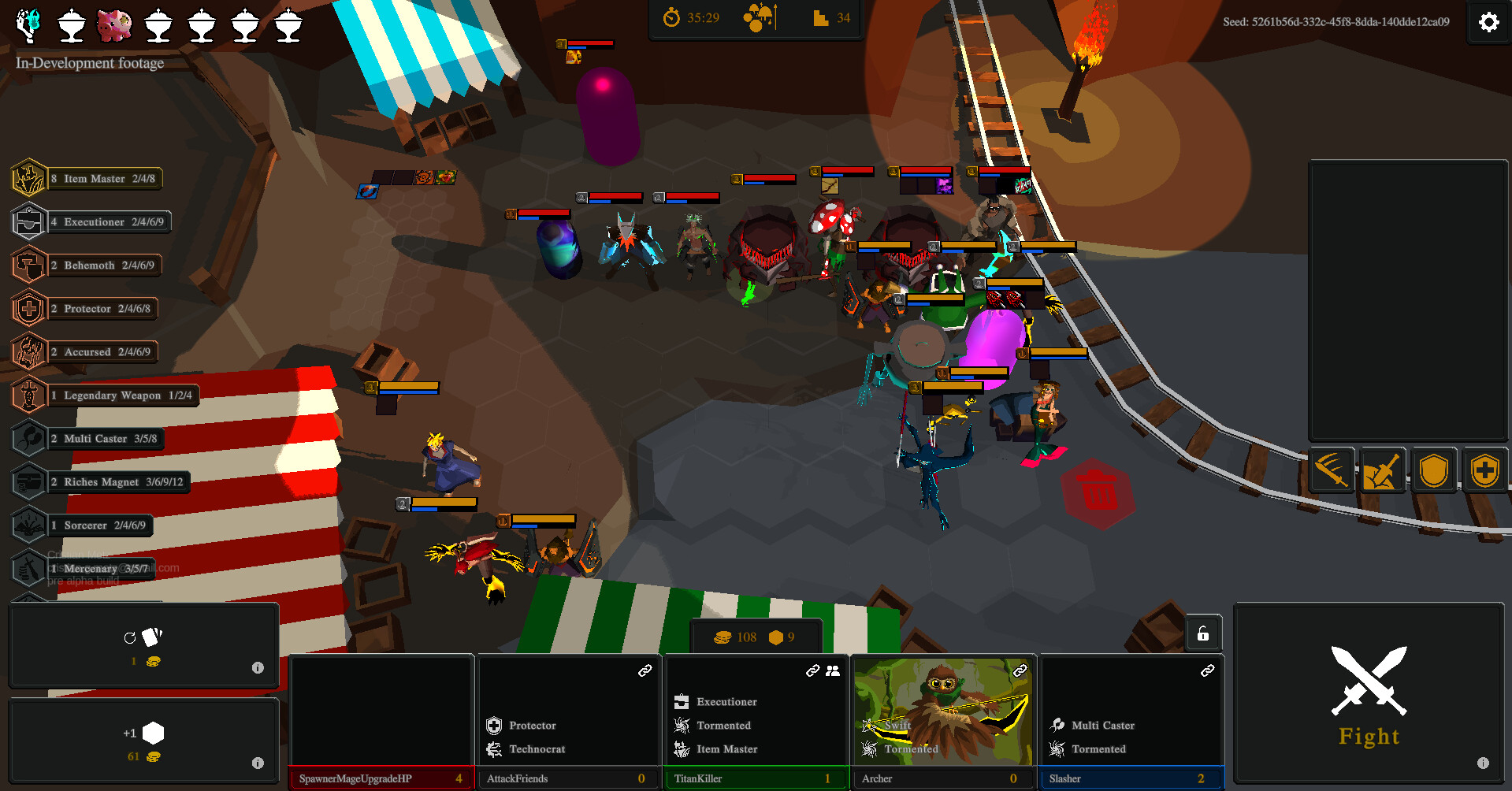Expand the Item Master trait entry in sidebar
The height and width of the screenshot is (791, 1512).
(x=87, y=178)
